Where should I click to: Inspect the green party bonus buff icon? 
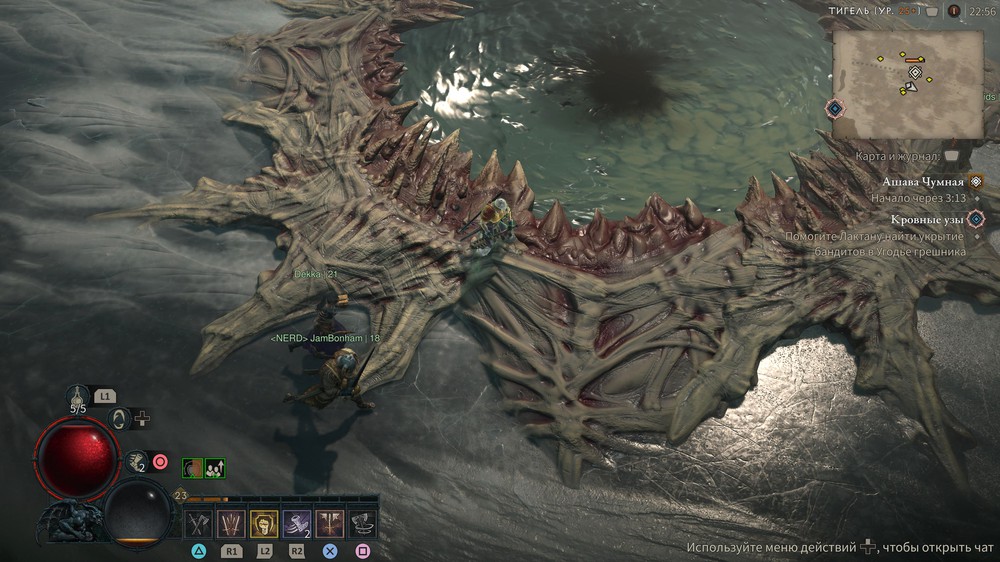(215, 467)
